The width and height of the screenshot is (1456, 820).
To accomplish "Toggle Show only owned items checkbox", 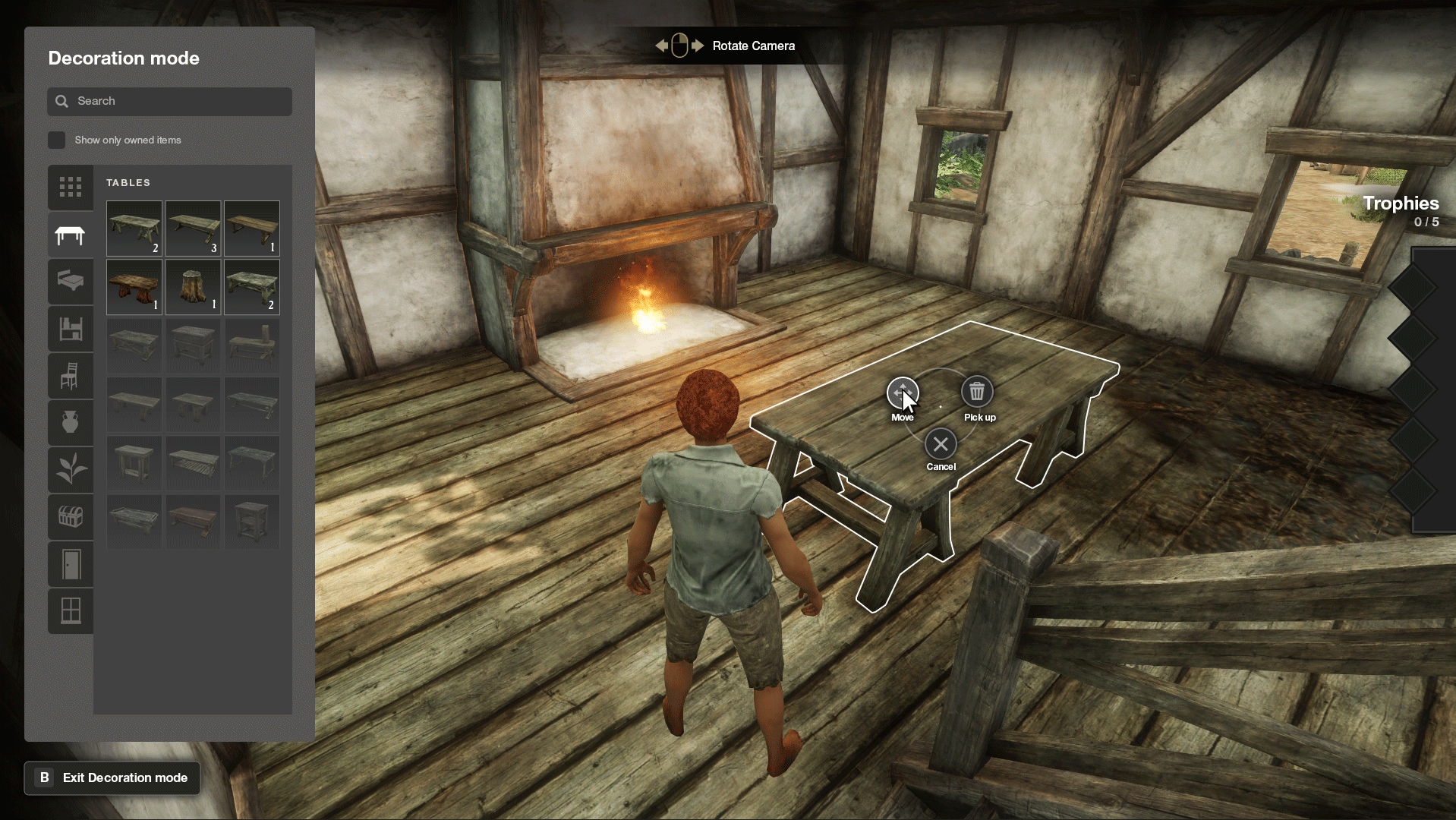I will (57, 140).
